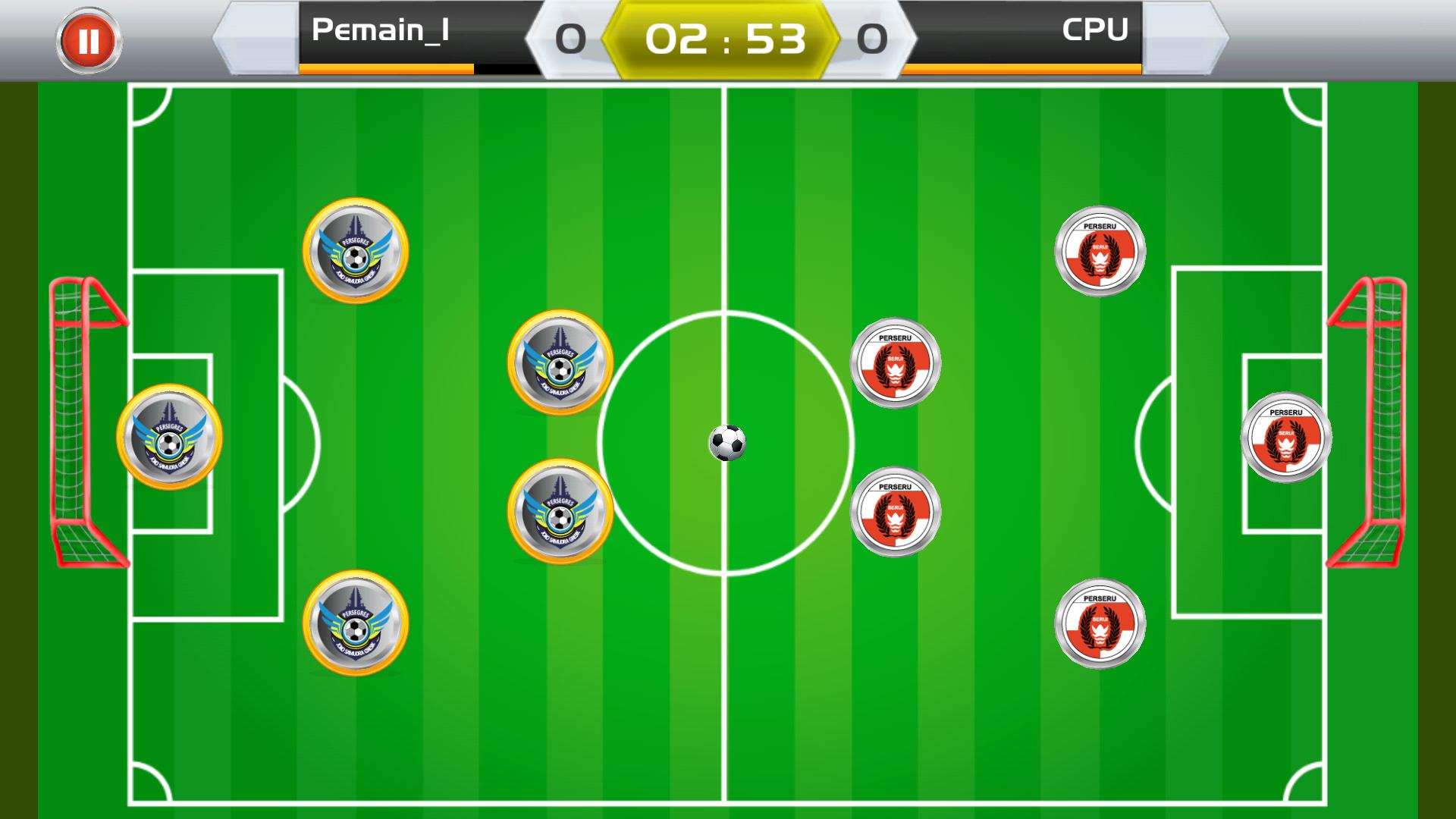1456x819 pixels.
Task: Select the Persegres striker nearest the center circle
Action: (561, 364)
